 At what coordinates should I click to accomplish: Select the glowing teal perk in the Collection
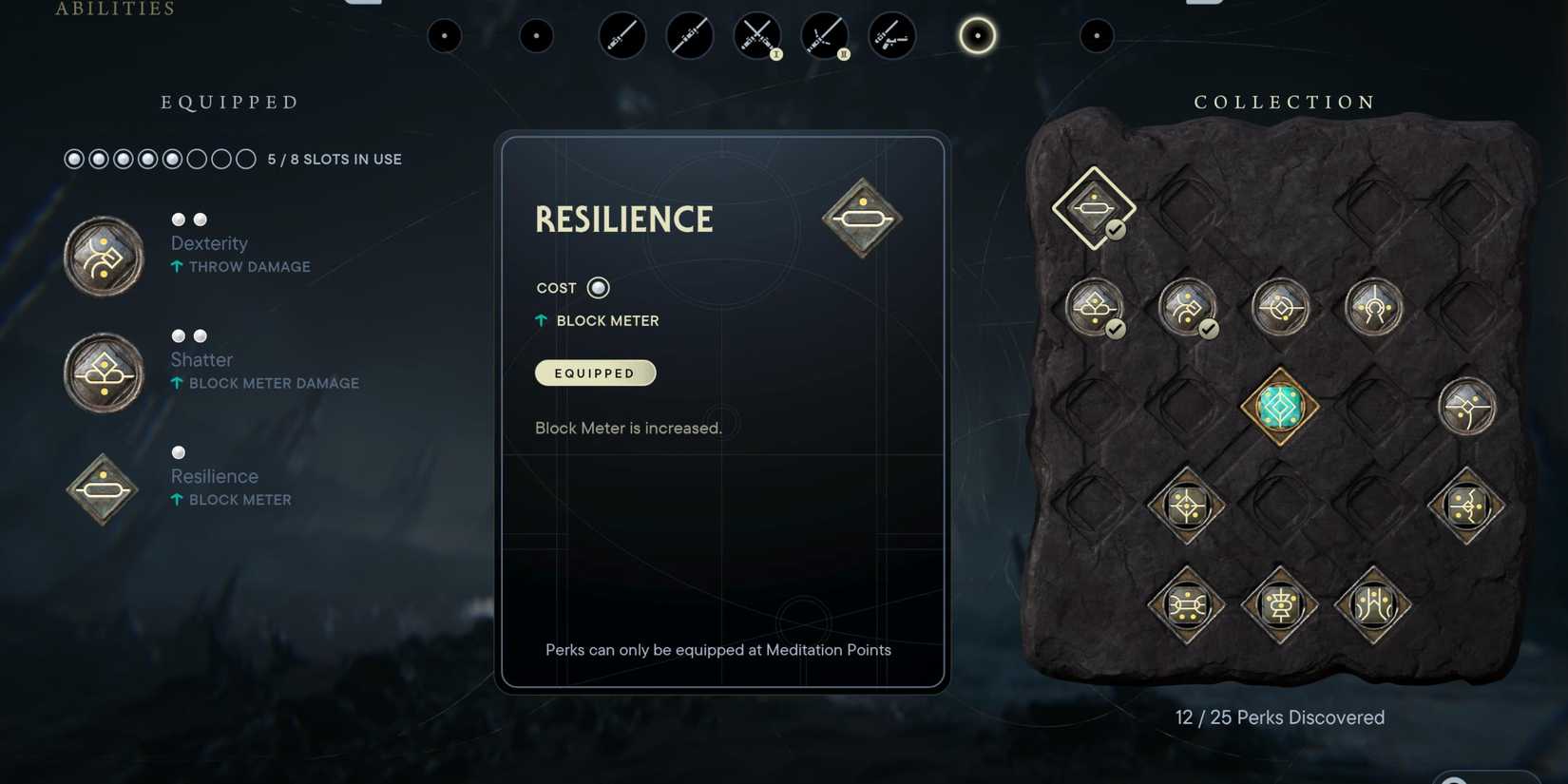coord(1277,405)
